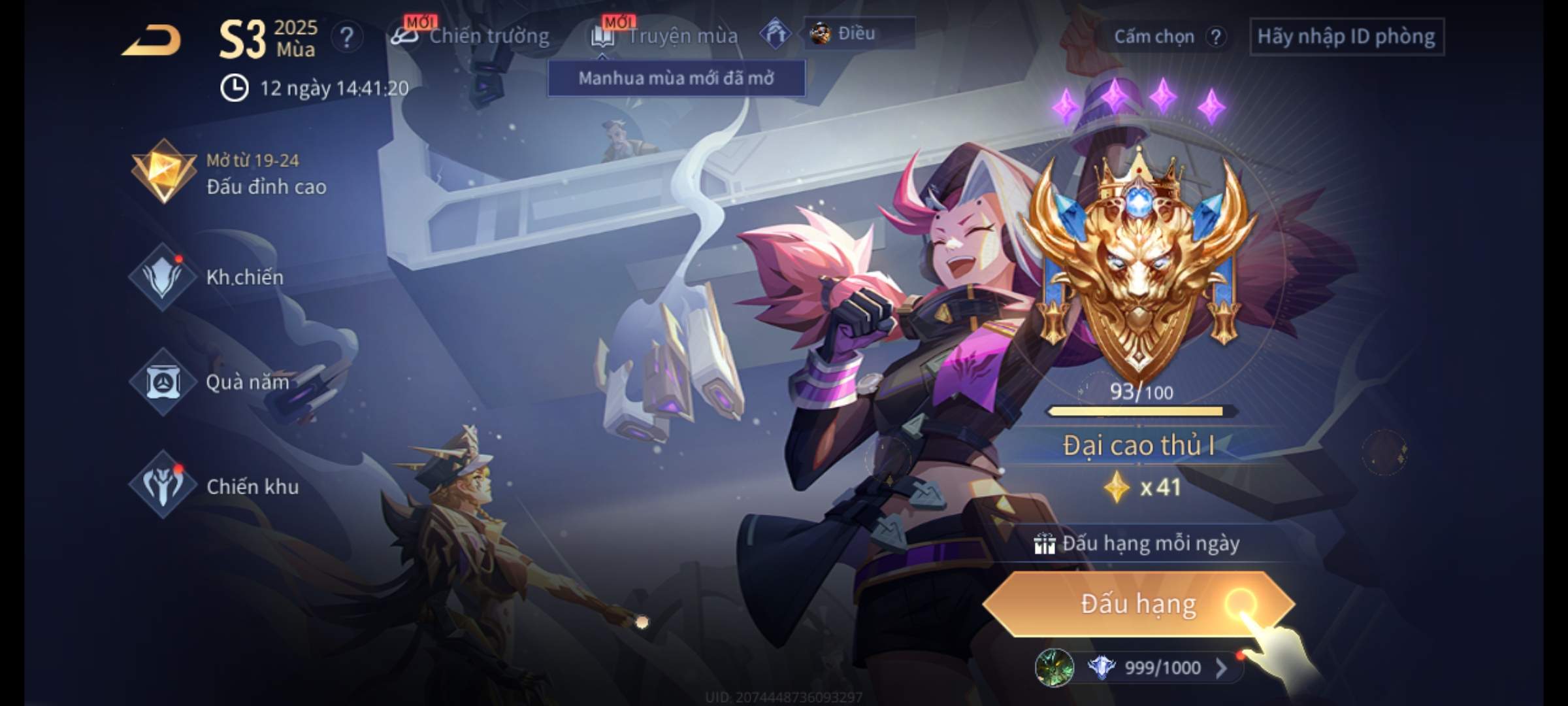This screenshot has height=706, width=1568.
Task: Click the Manhua mùa mới đã mở tooltip
Action: pos(676,78)
